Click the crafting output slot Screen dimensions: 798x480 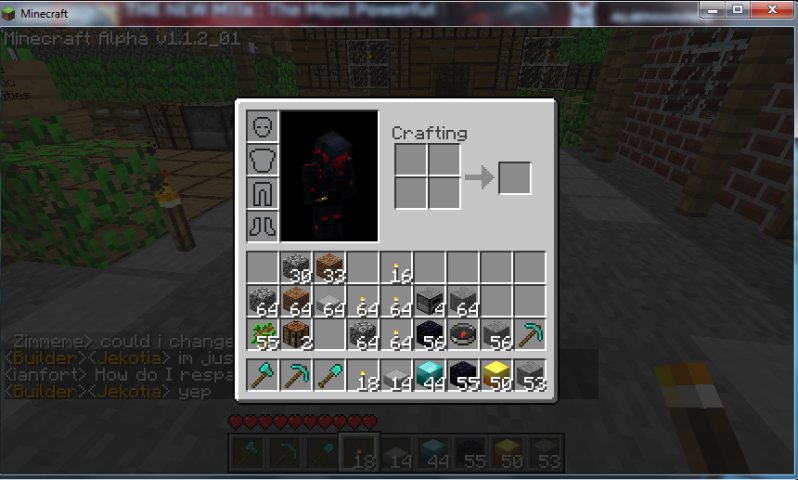click(x=514, y=178)
